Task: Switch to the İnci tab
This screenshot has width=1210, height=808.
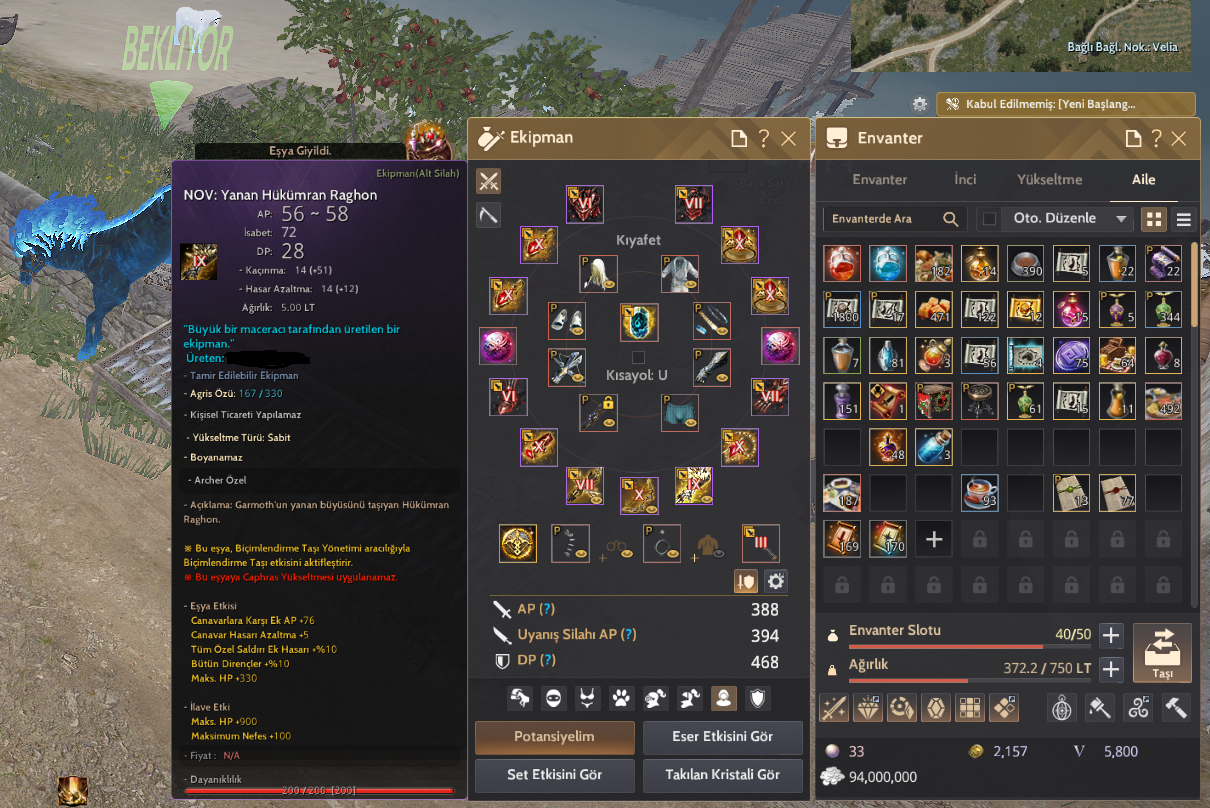Action: point(965,180)
